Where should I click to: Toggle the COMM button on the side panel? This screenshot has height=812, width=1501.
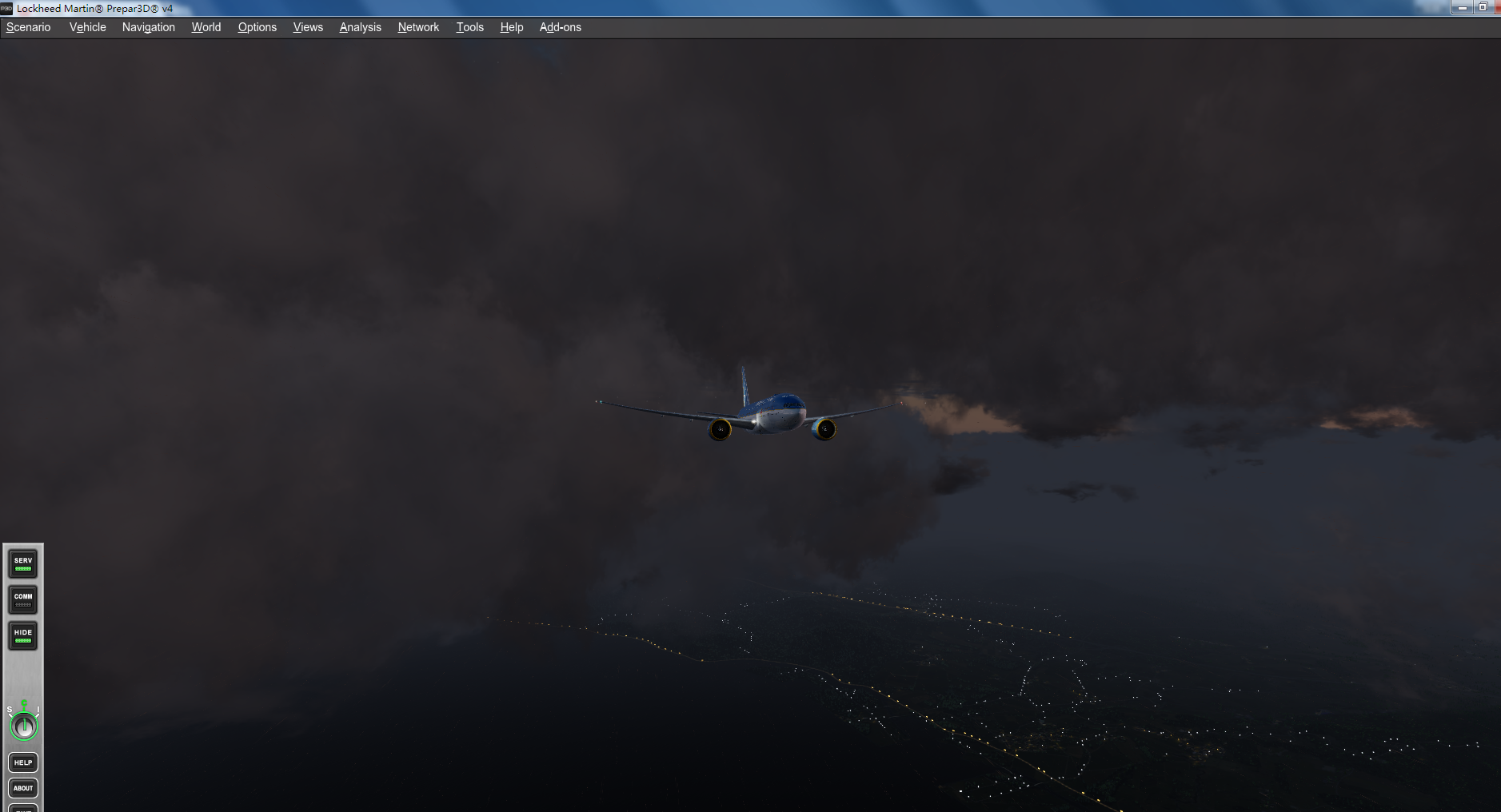(x=22, y=599)
